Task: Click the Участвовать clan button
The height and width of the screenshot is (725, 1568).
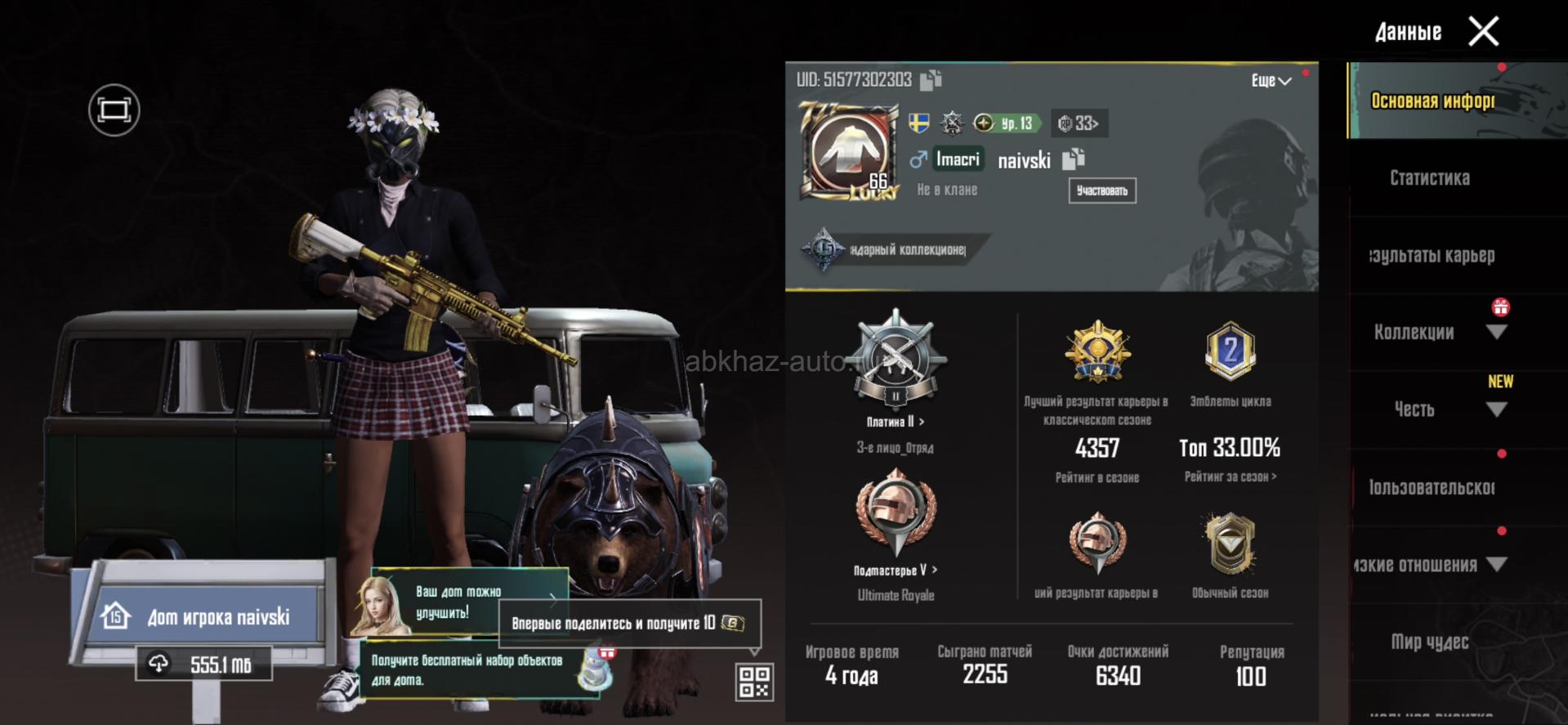Action: pyautogui.click(x=1101, y=190)
